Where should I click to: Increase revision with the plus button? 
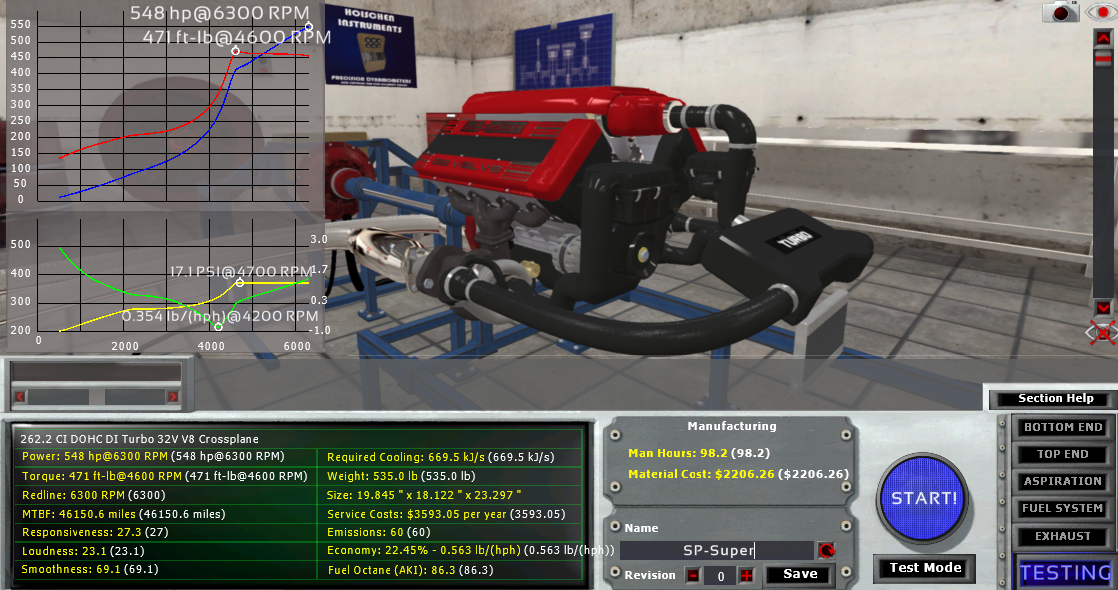745,575
